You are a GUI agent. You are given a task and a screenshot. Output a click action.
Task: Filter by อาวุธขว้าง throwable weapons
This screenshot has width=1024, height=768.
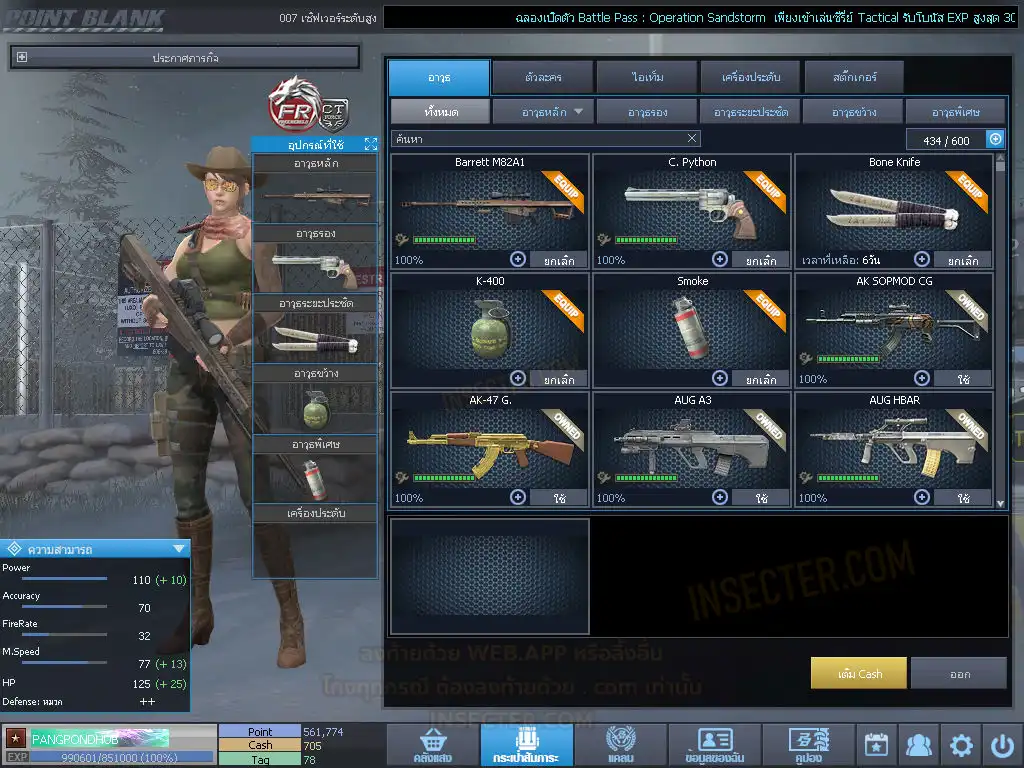pyautogui.click(x=853, y=112)
